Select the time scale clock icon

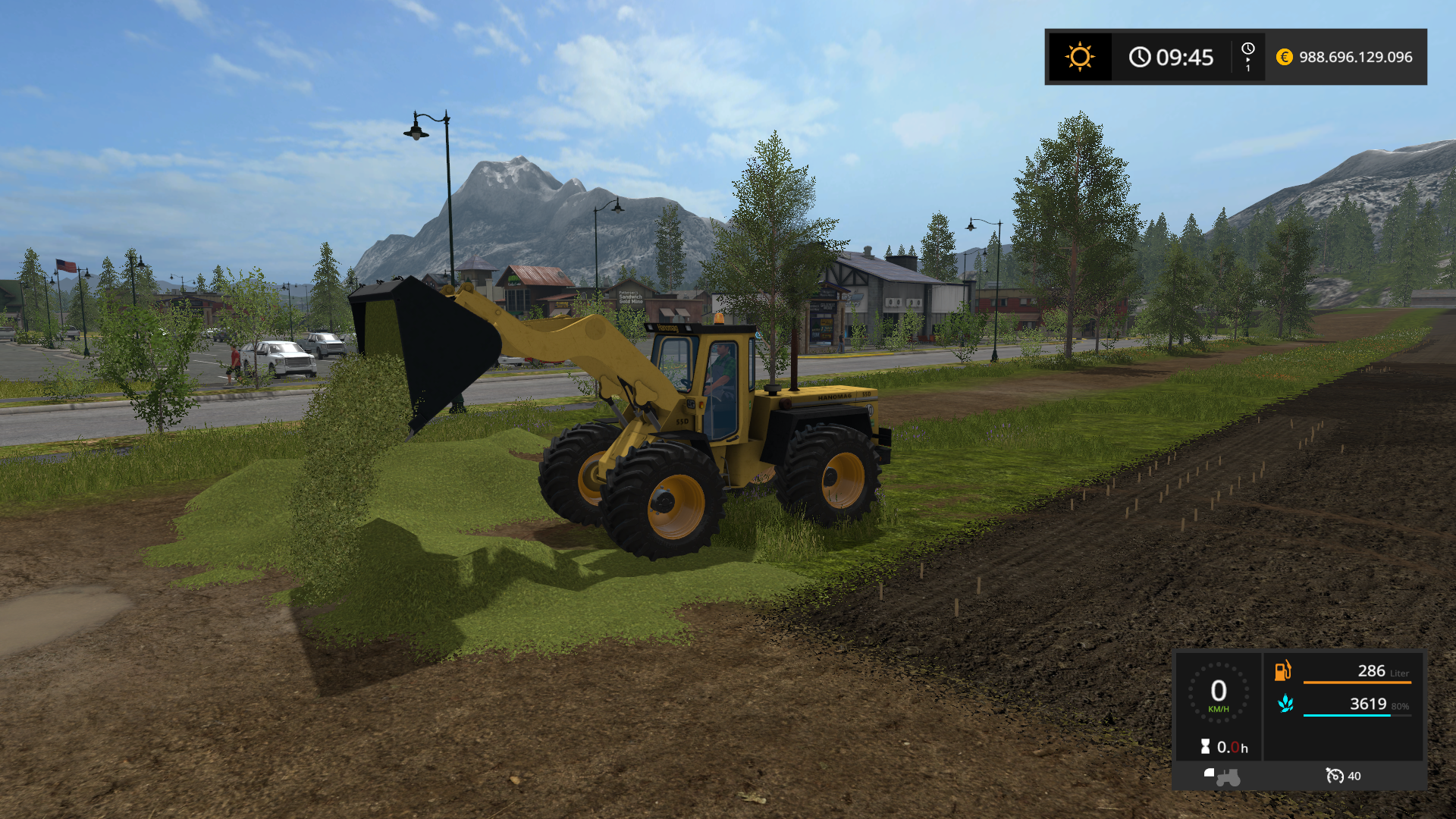pyautogui.click(x=1247, y=49)
